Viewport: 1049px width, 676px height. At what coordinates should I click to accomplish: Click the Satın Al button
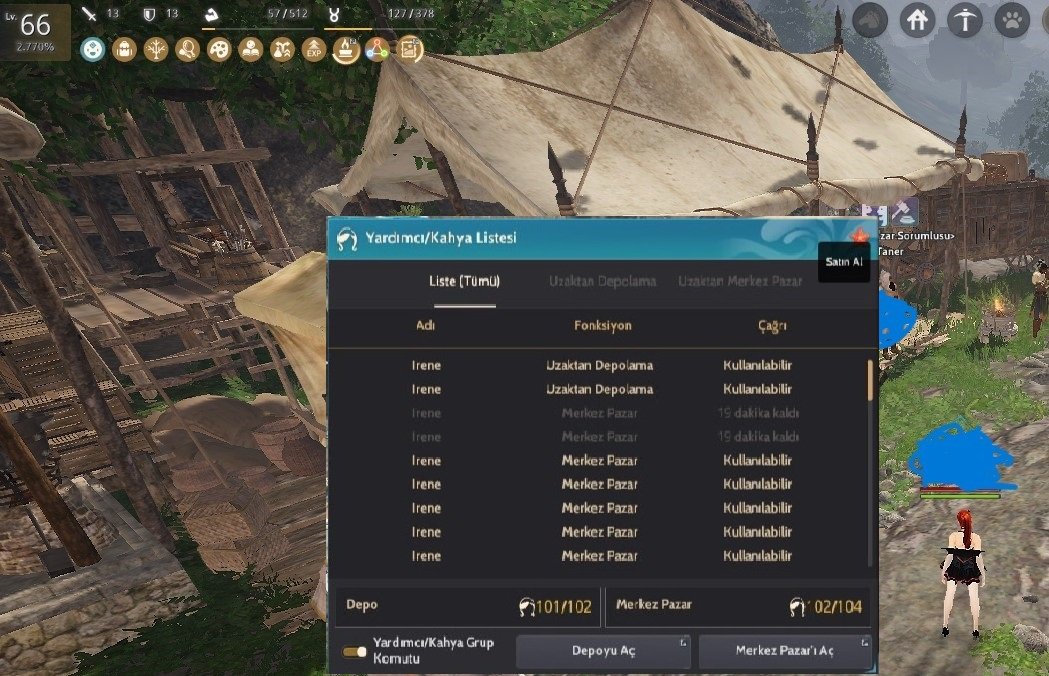(x=843, y=261)
